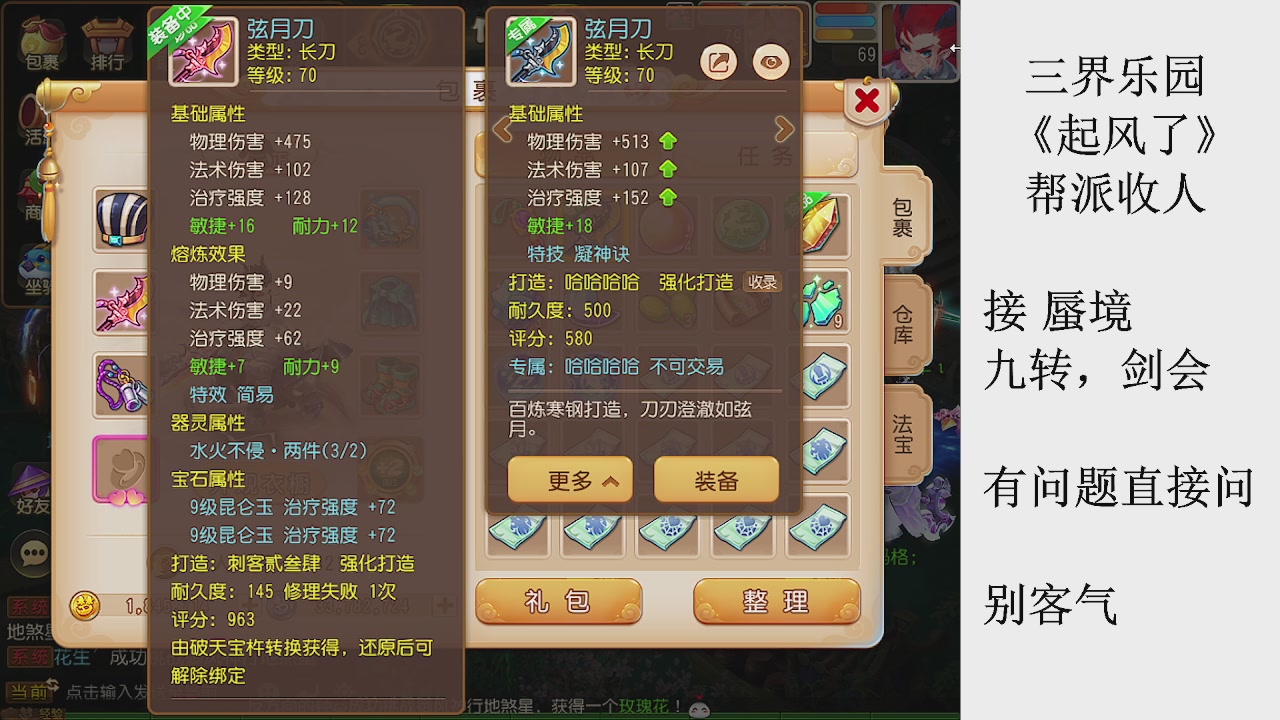Viewport: 1280px width, 720px height.
Task: Collapse the 更多 expander button
Action: tap(570, 480)
